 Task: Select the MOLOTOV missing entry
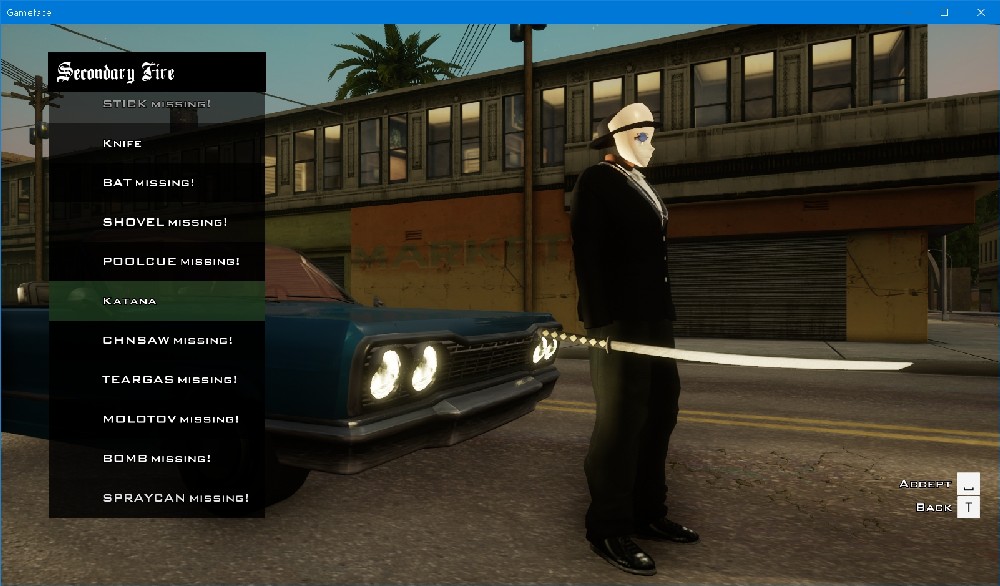pyautogui.click(x=157, y=419)
